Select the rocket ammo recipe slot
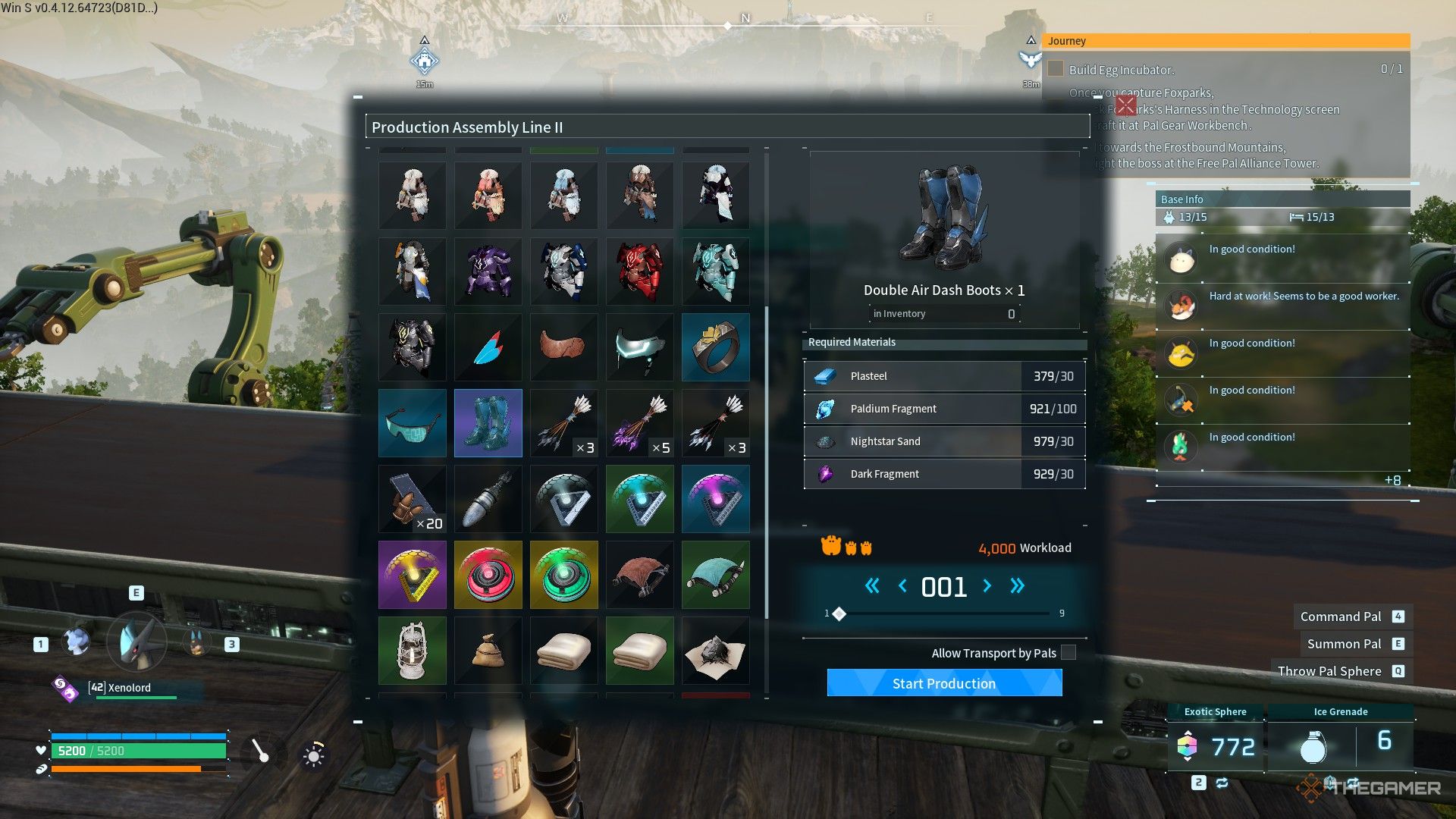The height and width of the screenshot is (819, 1456). click(x=488, y=499)
